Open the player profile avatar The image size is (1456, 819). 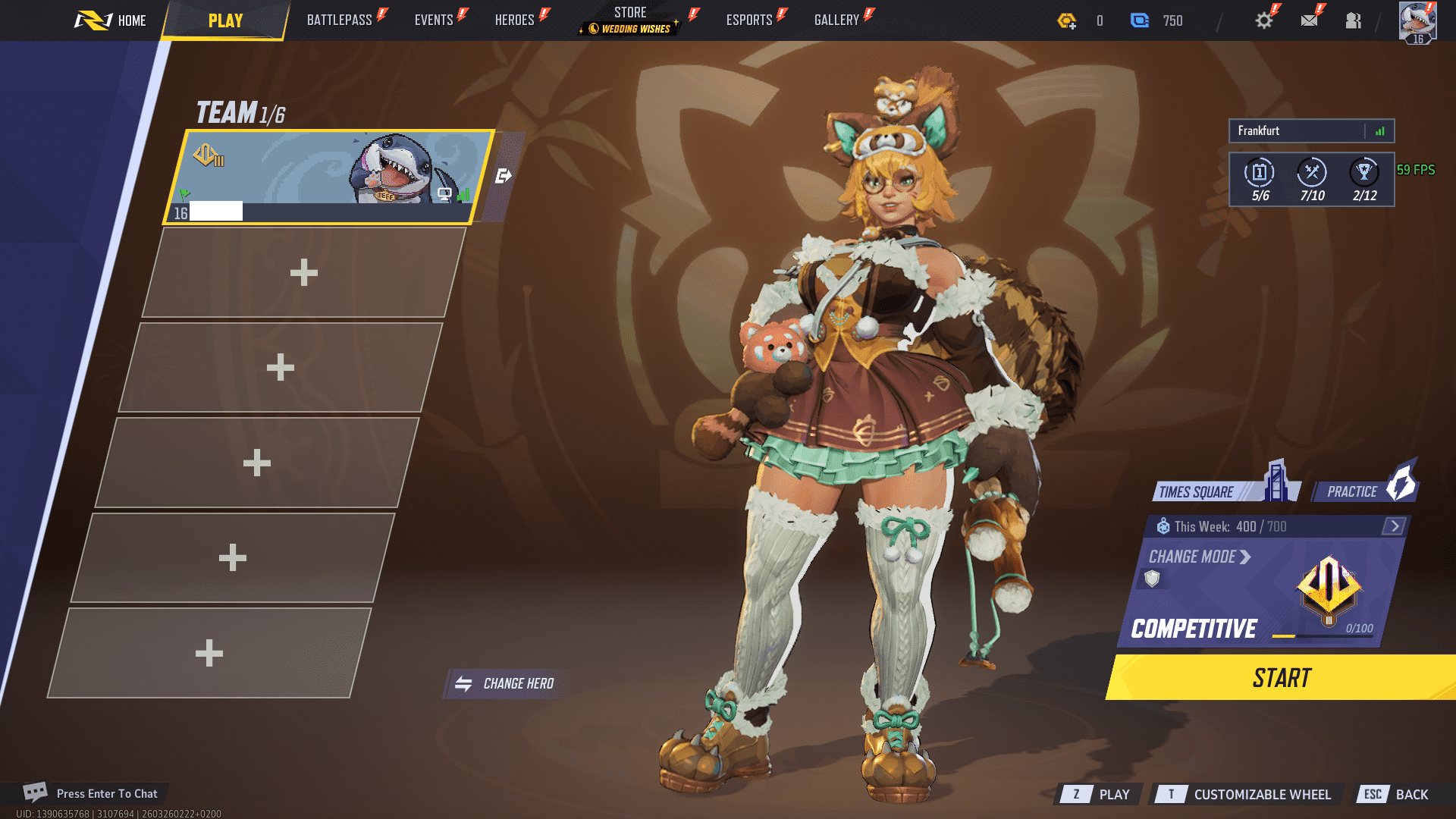pyautogui.click(x=1417, y=21)
